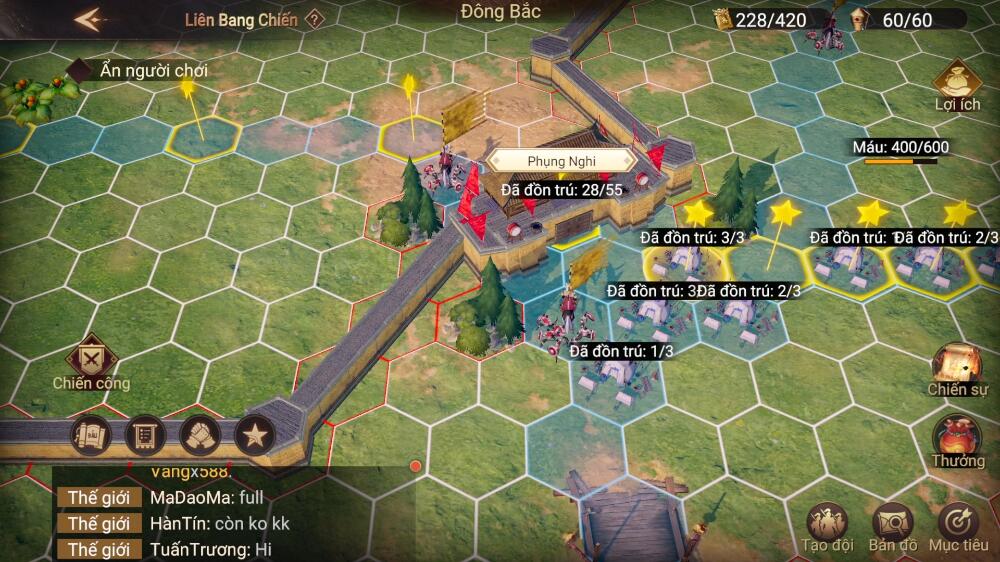Screen dimensions: 1000x562
Task: Tap the 228/420 gold seal resource counter
Action: (769, 19)
